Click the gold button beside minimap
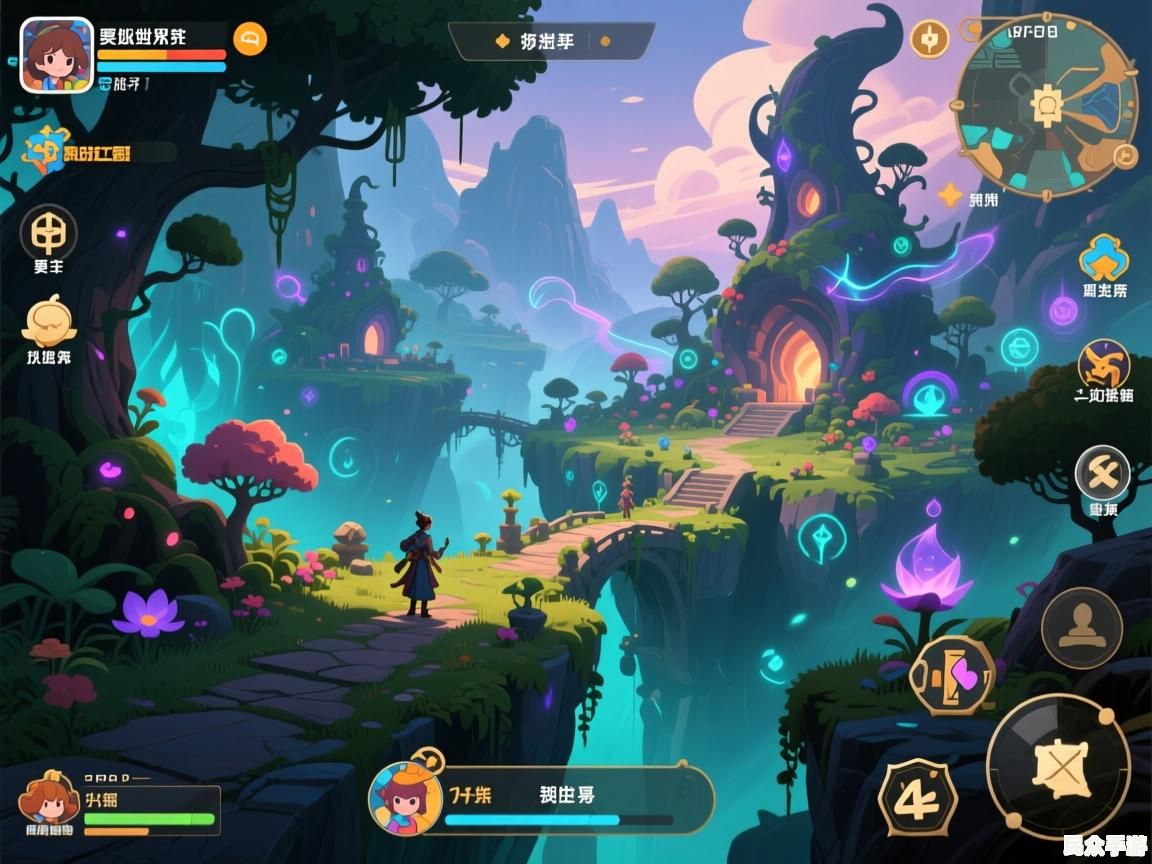1152x864 pixels. 929,39
